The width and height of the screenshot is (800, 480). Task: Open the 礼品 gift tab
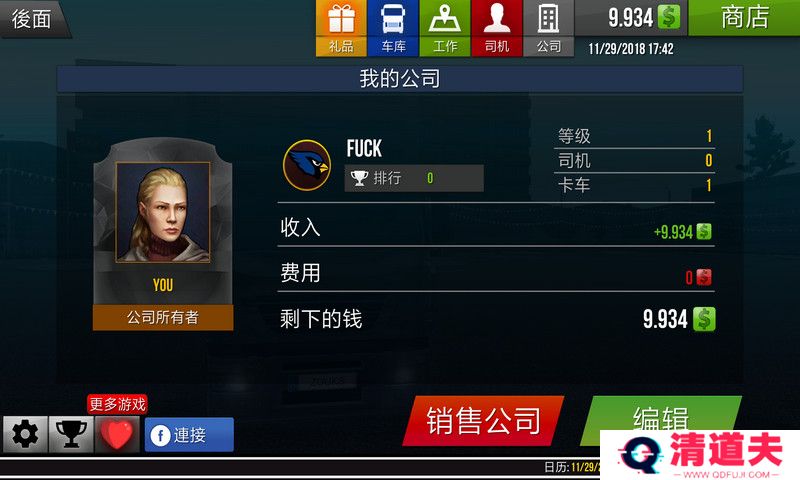(341, 28)
